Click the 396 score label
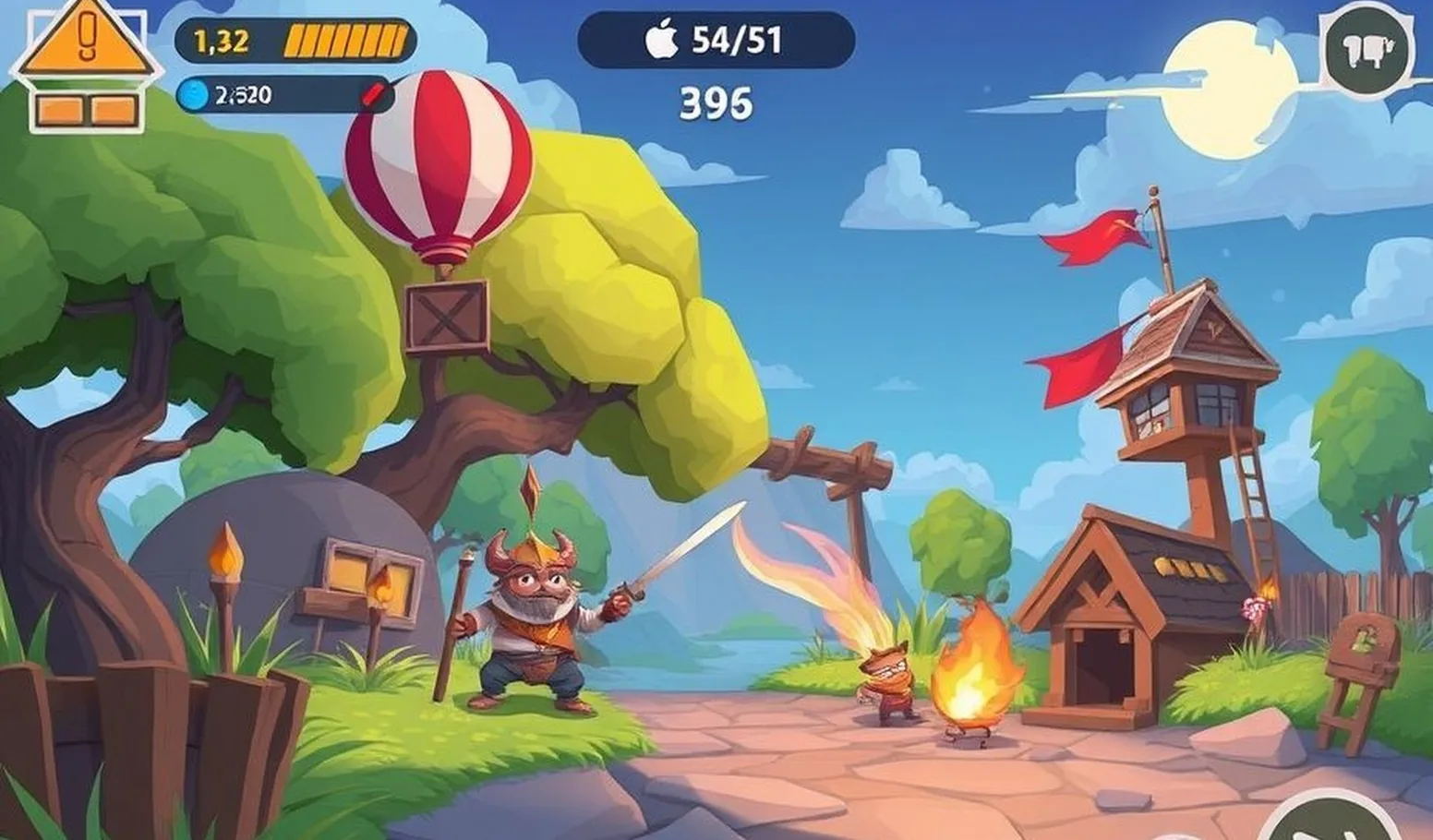The width and height of the screenshot is (1433, 840). click(x=716, y=102)
